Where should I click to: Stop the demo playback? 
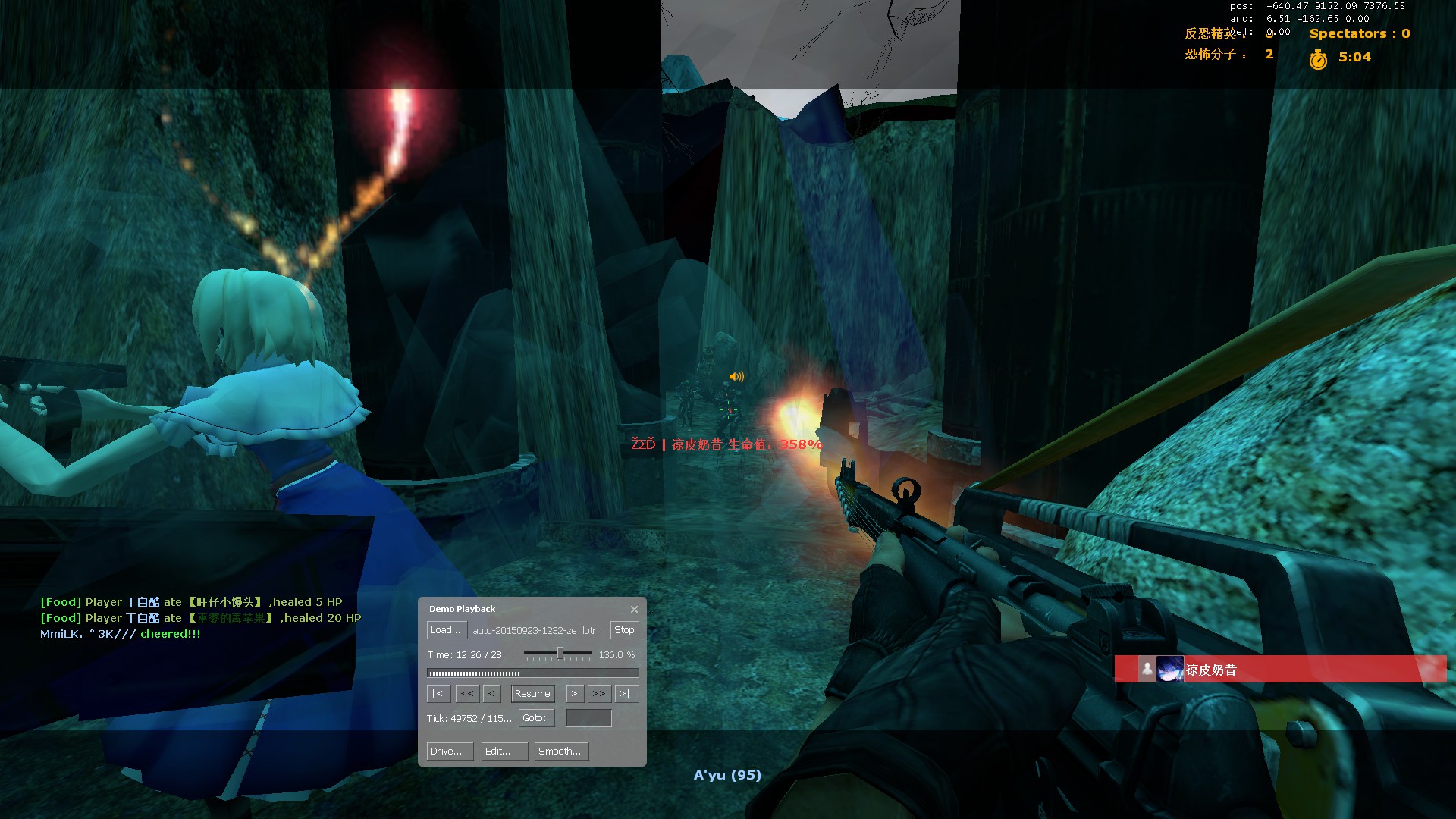pos(624,630)
